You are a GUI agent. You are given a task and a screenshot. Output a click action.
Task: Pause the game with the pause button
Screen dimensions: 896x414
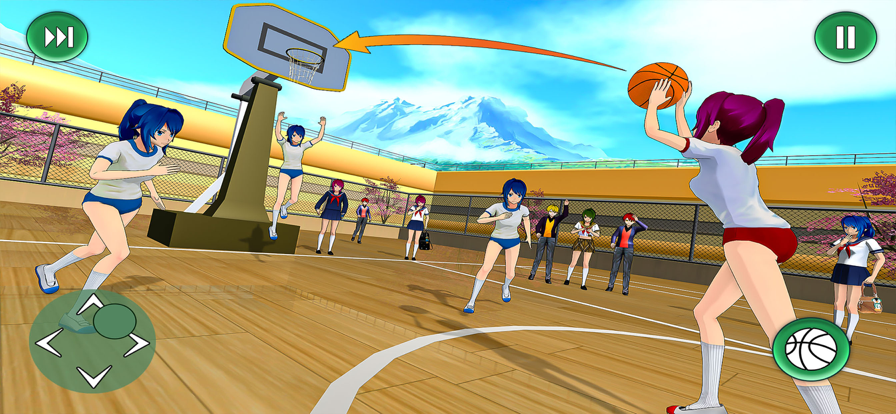845,38
